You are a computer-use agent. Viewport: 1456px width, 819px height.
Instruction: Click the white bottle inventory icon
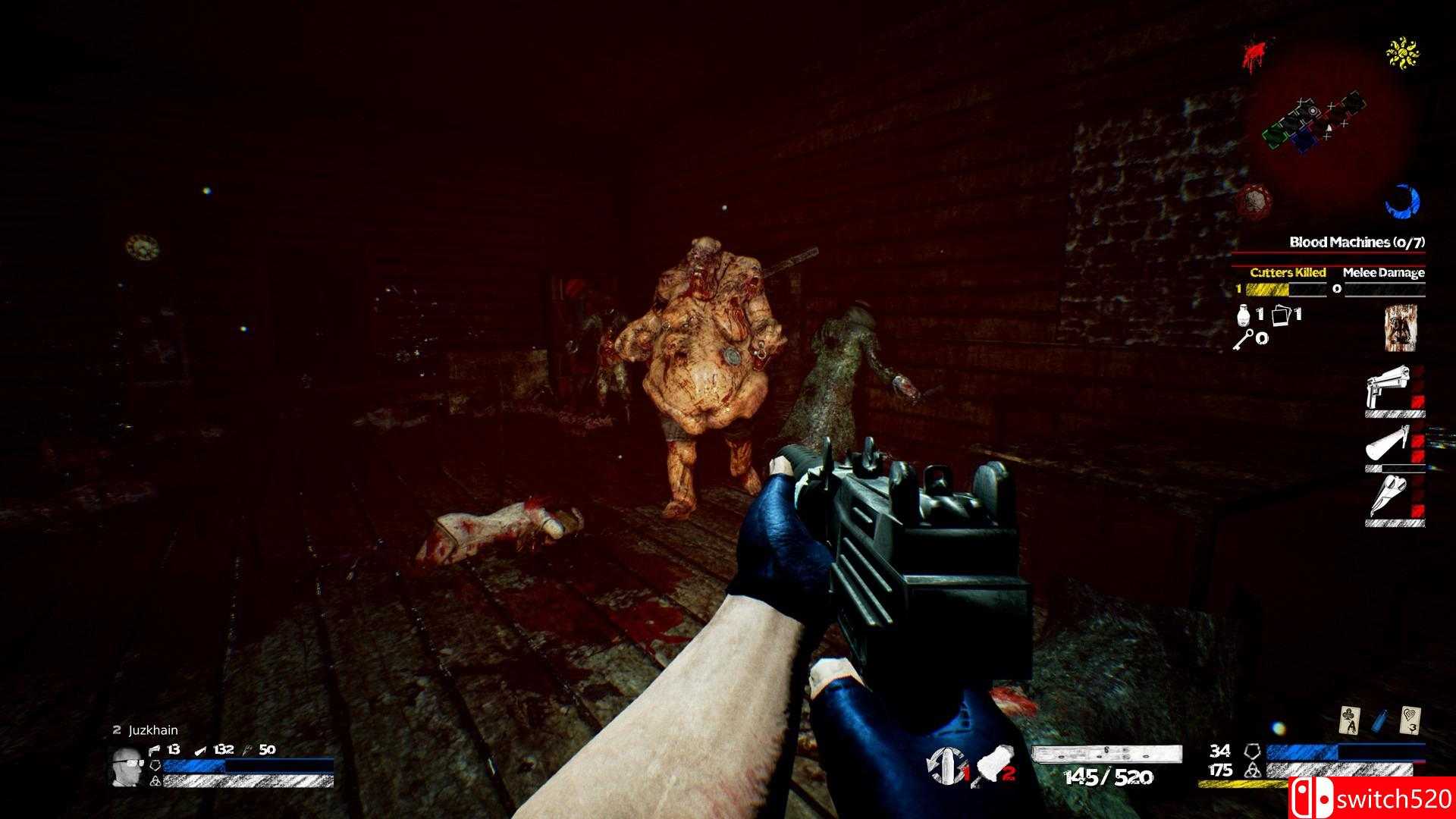click(1244, 315)
